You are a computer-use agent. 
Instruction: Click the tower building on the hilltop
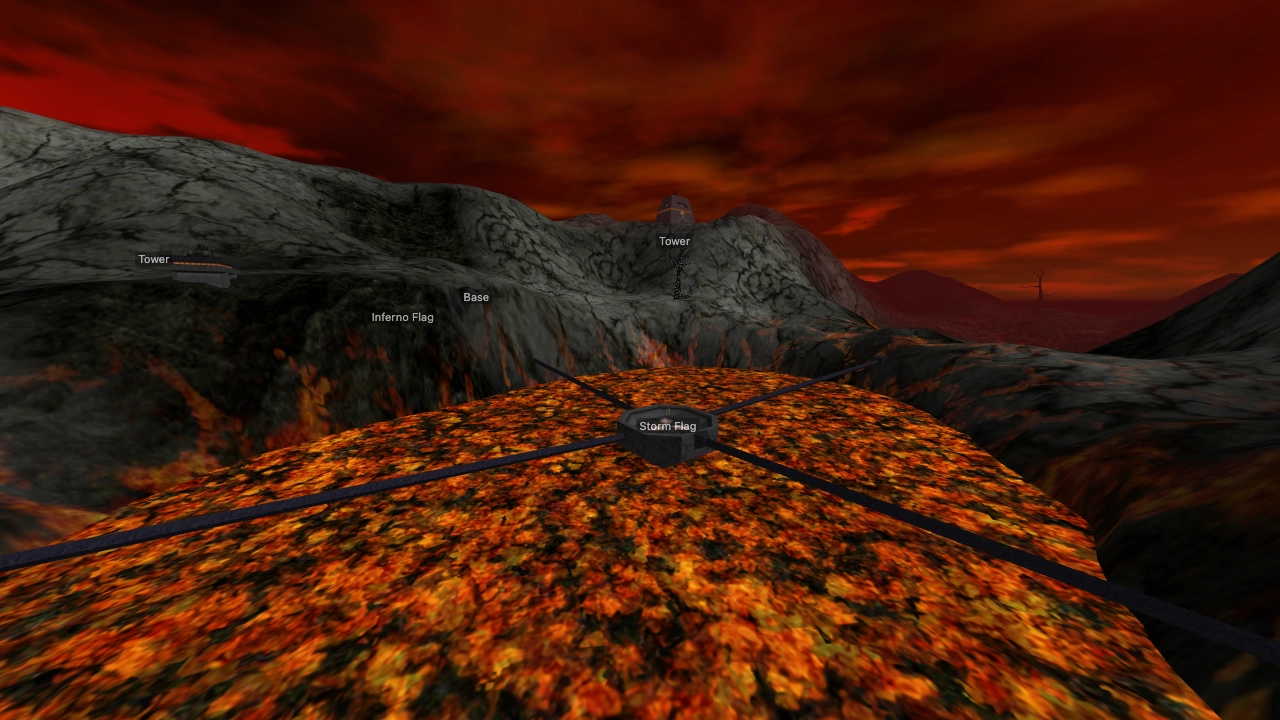[674, 210]
